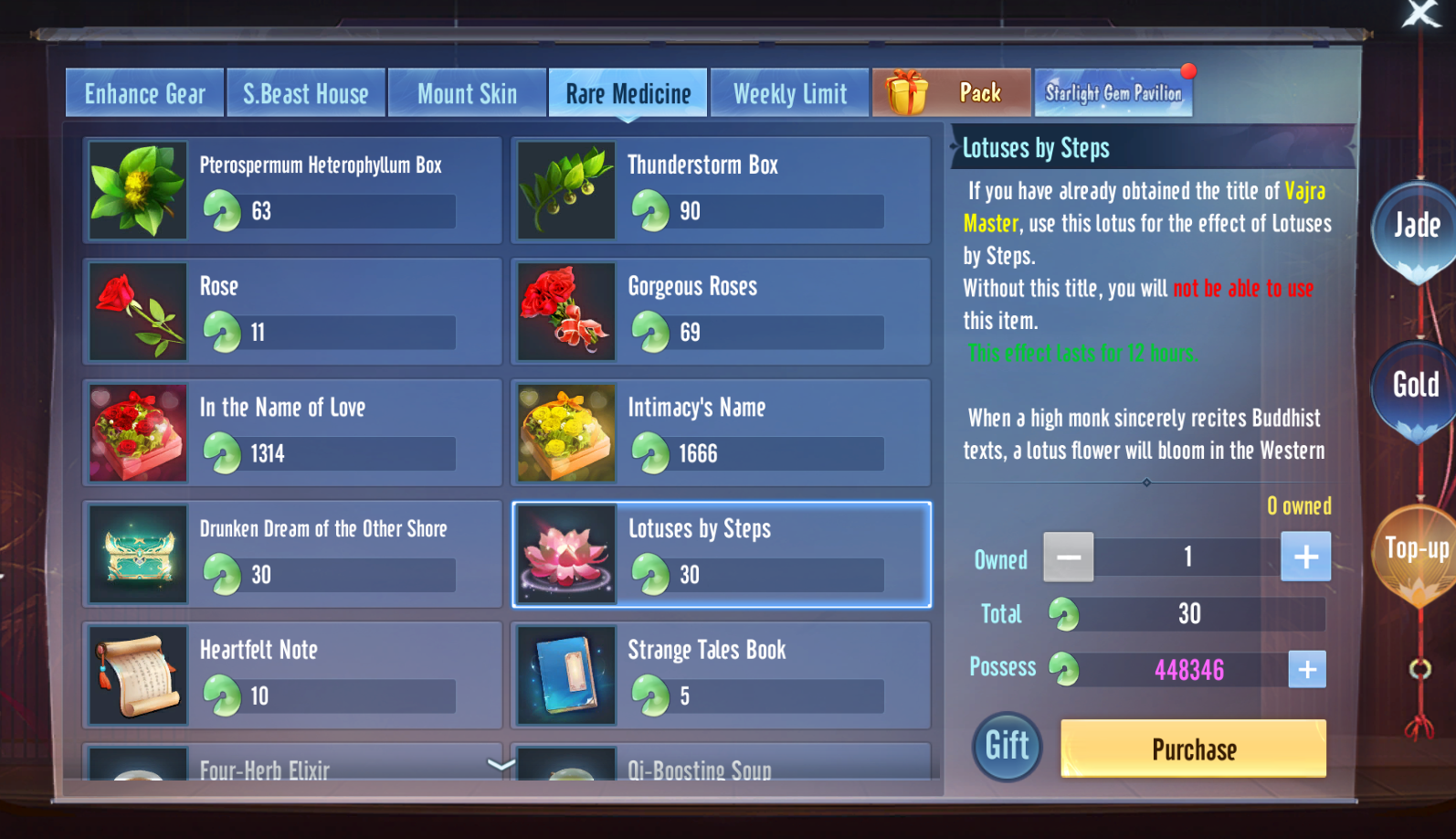Select the Mount Skin tab
Screen dimensions: 1456x839
467,93
